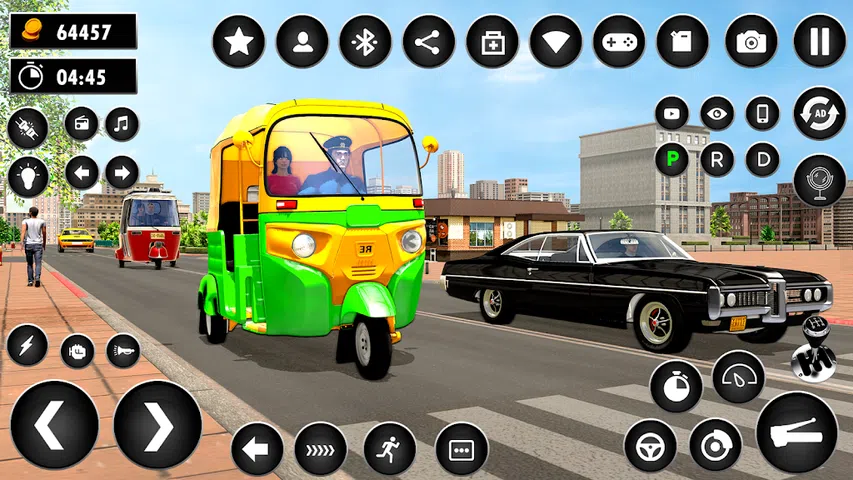
Task: Open the player profile icon
Action: 302,42
